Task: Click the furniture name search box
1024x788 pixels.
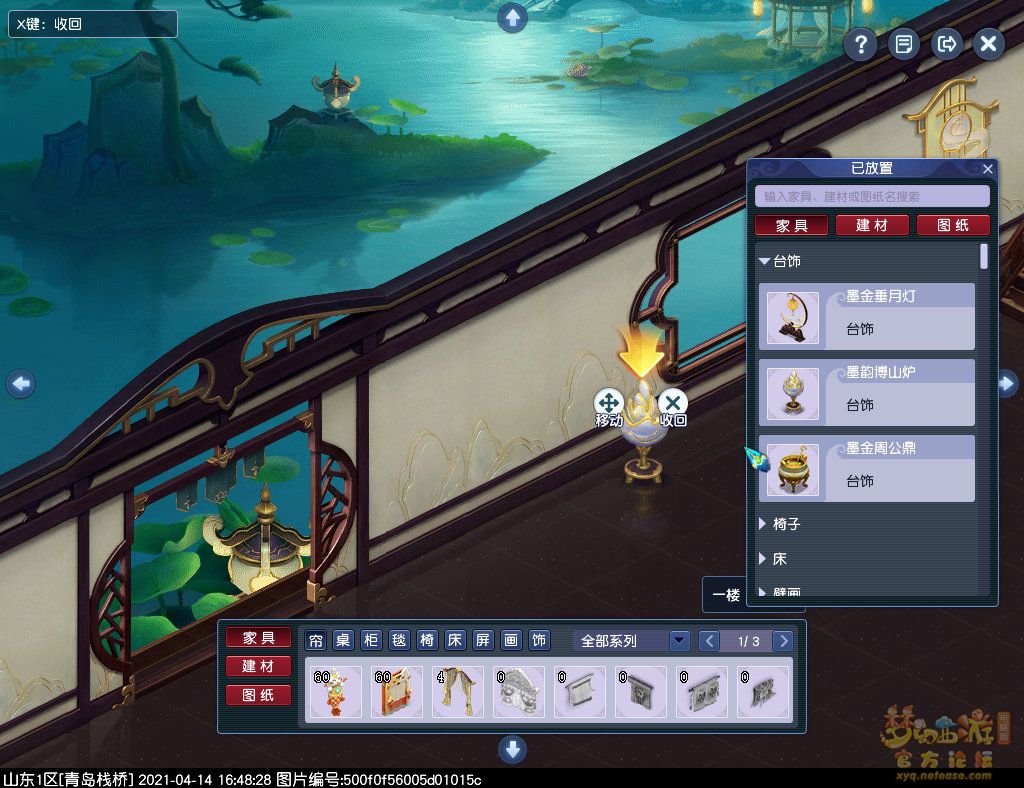Action: tap(872, 197)
